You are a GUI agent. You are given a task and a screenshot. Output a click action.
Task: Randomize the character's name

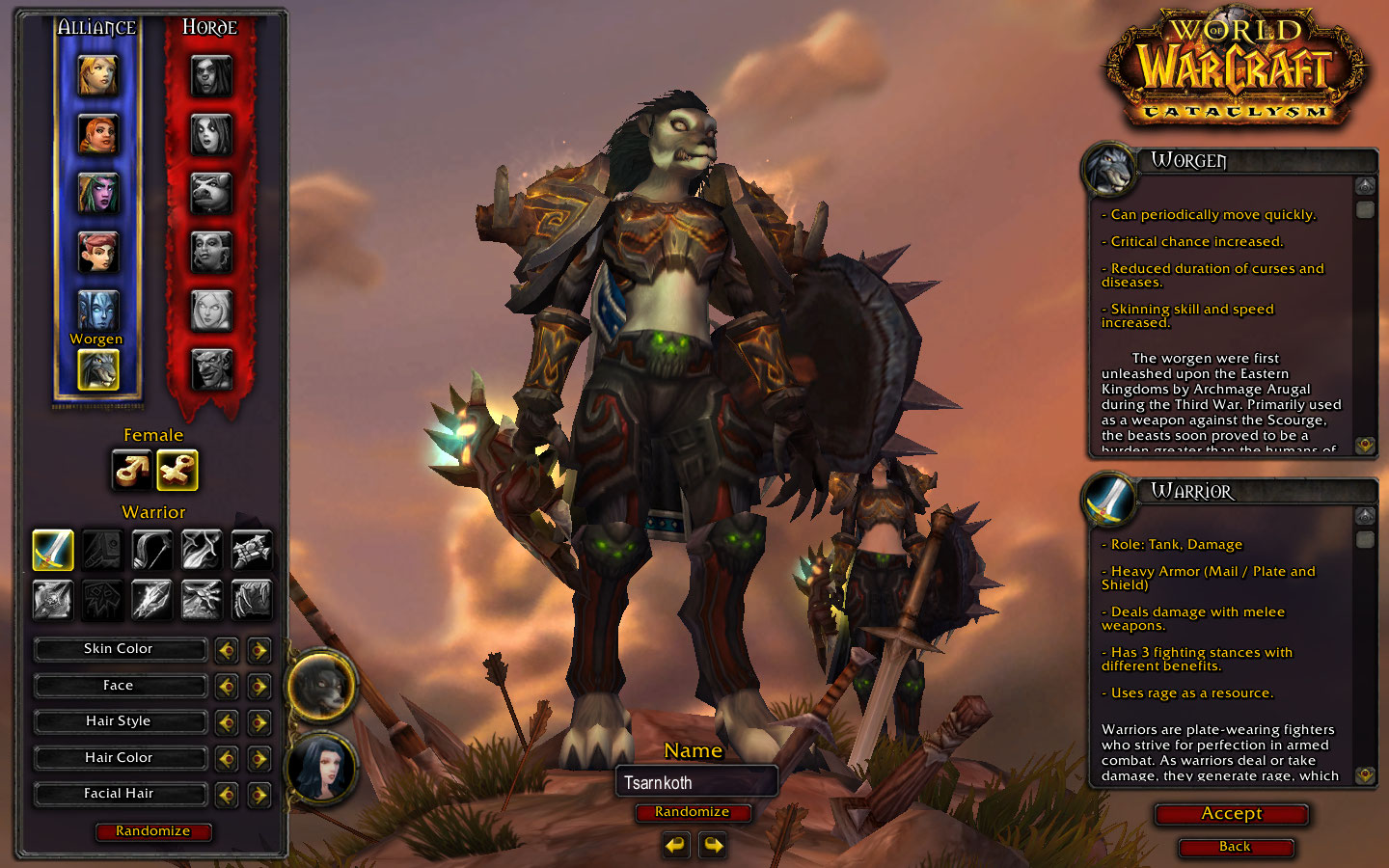692,812
